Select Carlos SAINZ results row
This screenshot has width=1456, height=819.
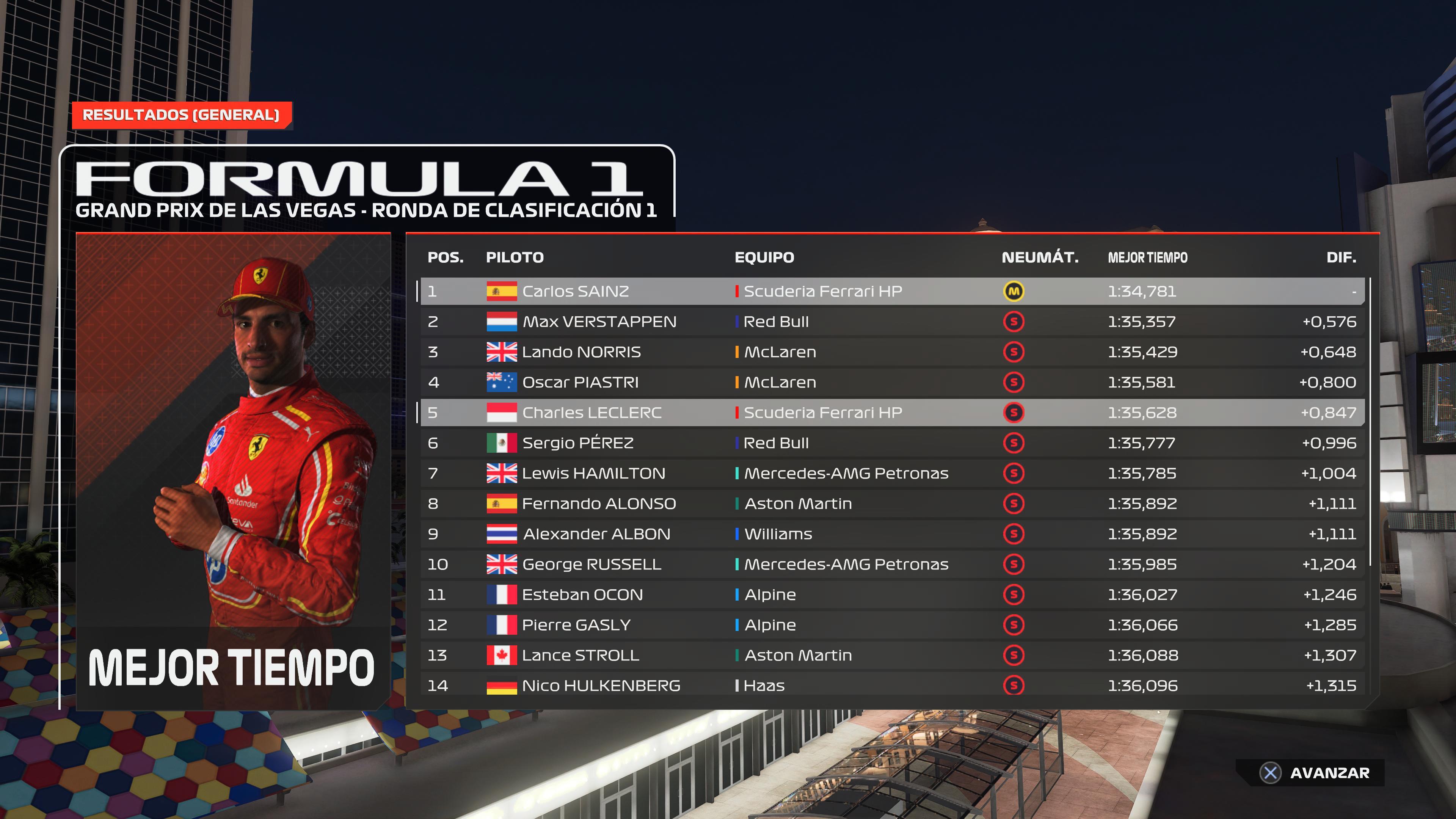(x=892, y=291)
